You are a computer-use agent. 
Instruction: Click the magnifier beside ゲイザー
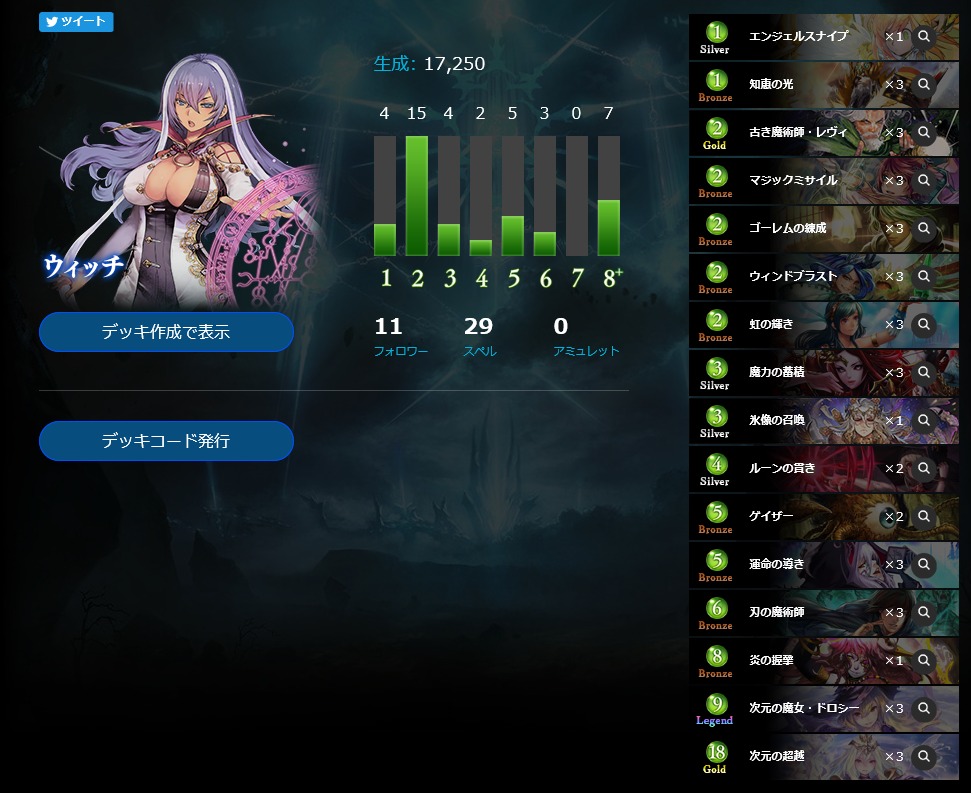[924, 517]
